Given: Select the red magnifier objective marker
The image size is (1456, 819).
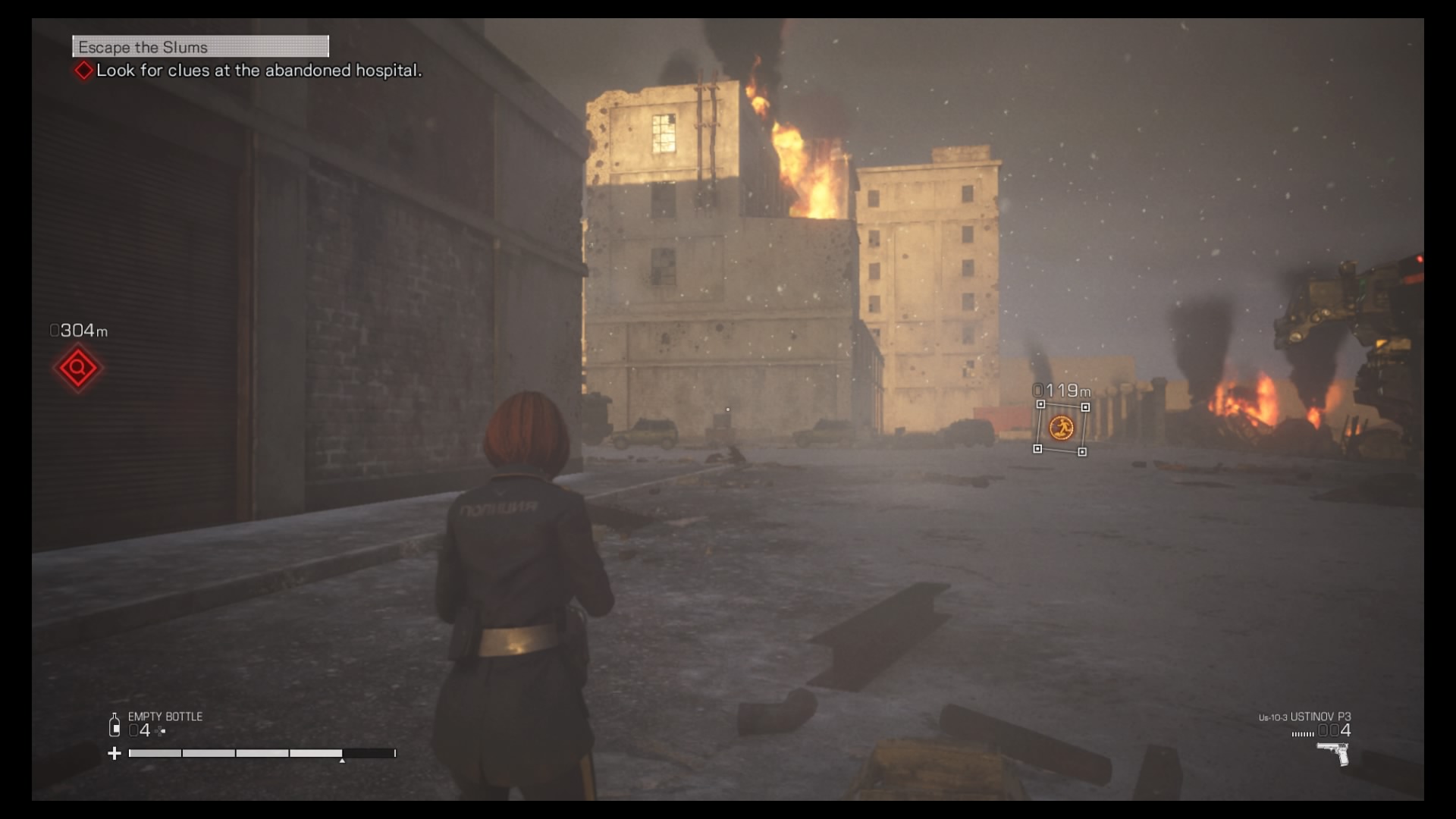Looking at the screenshot, I should click(77, 369).
